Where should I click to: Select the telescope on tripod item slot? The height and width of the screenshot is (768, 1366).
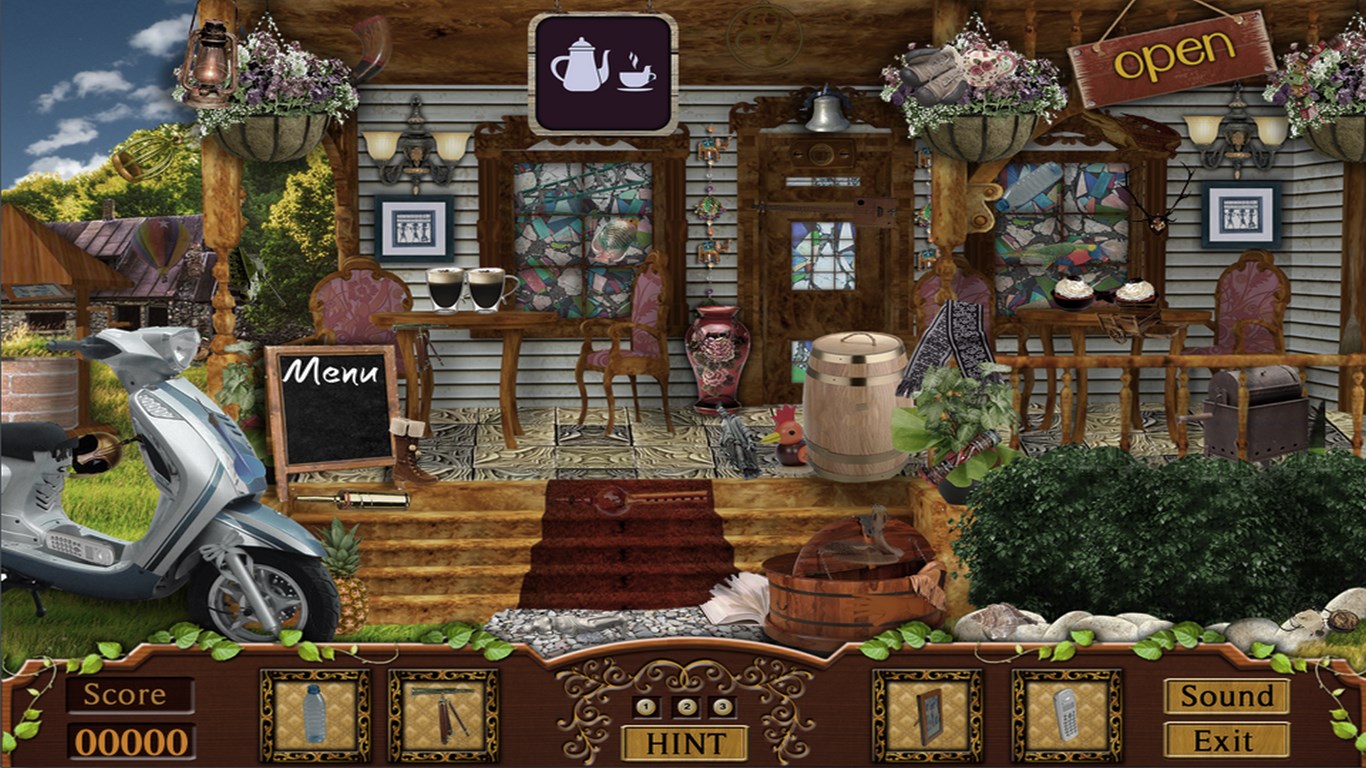tap(443, 715)
